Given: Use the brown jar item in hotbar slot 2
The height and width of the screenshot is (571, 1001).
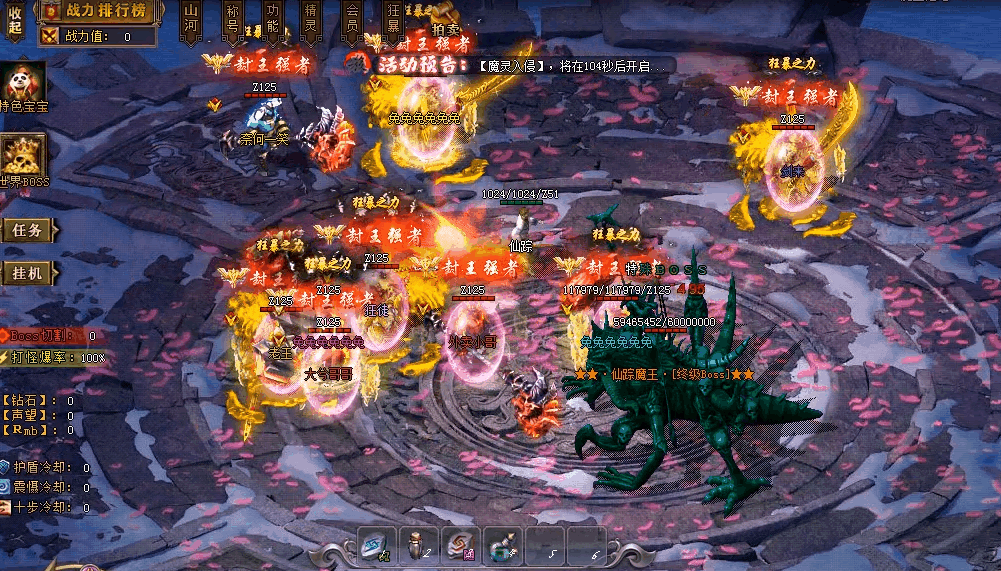Looking at the screenshot, I should pos(420,545).
